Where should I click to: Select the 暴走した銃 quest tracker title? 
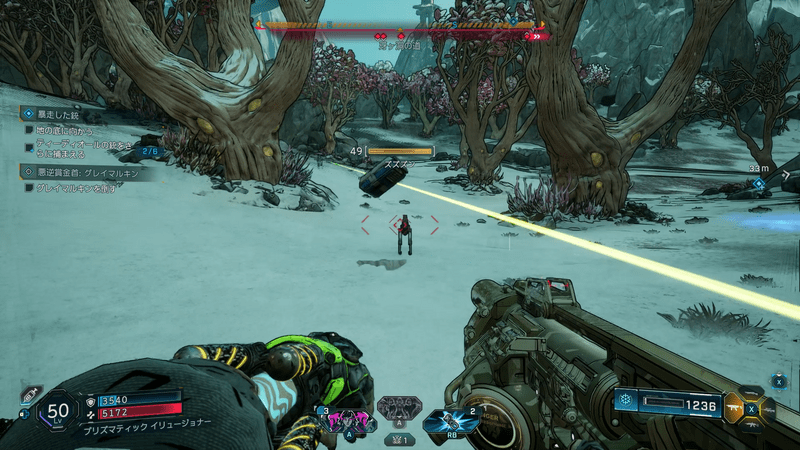click(60, 114)
